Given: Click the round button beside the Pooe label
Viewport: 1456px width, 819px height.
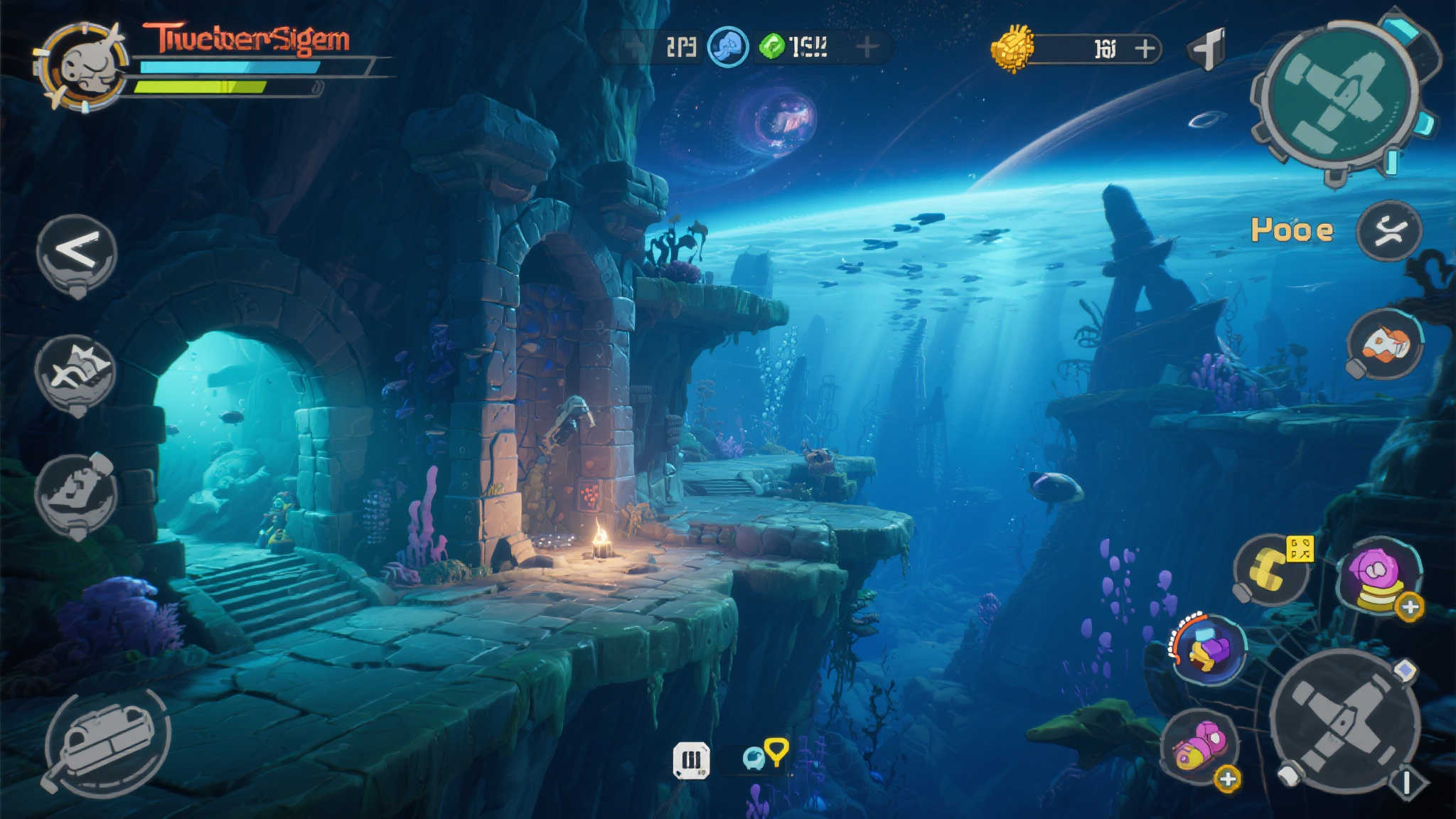Looking at the screenshot, I should click(x=1388, y=230).
